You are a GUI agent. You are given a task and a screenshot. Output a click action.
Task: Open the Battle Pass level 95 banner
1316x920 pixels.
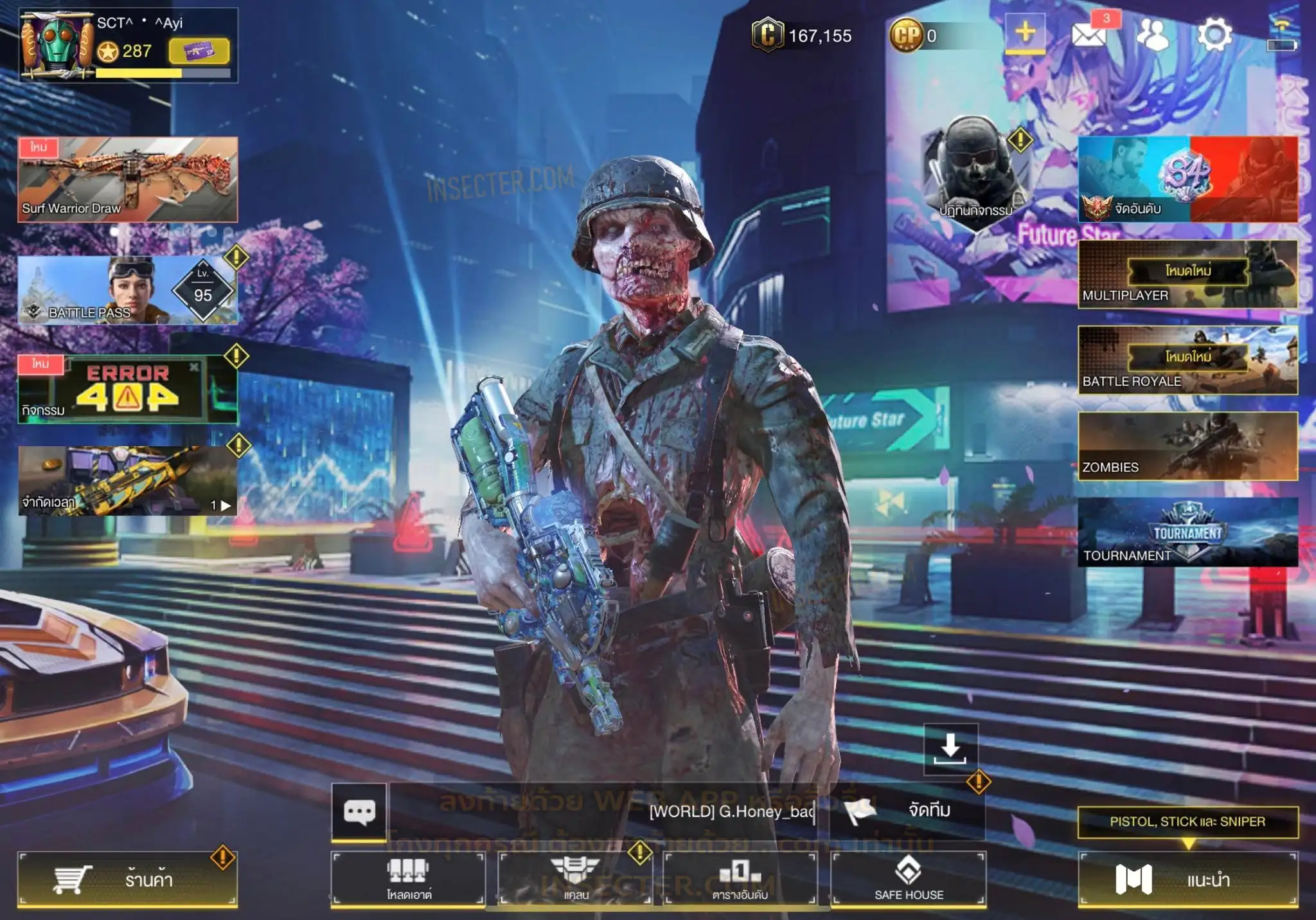127,291
